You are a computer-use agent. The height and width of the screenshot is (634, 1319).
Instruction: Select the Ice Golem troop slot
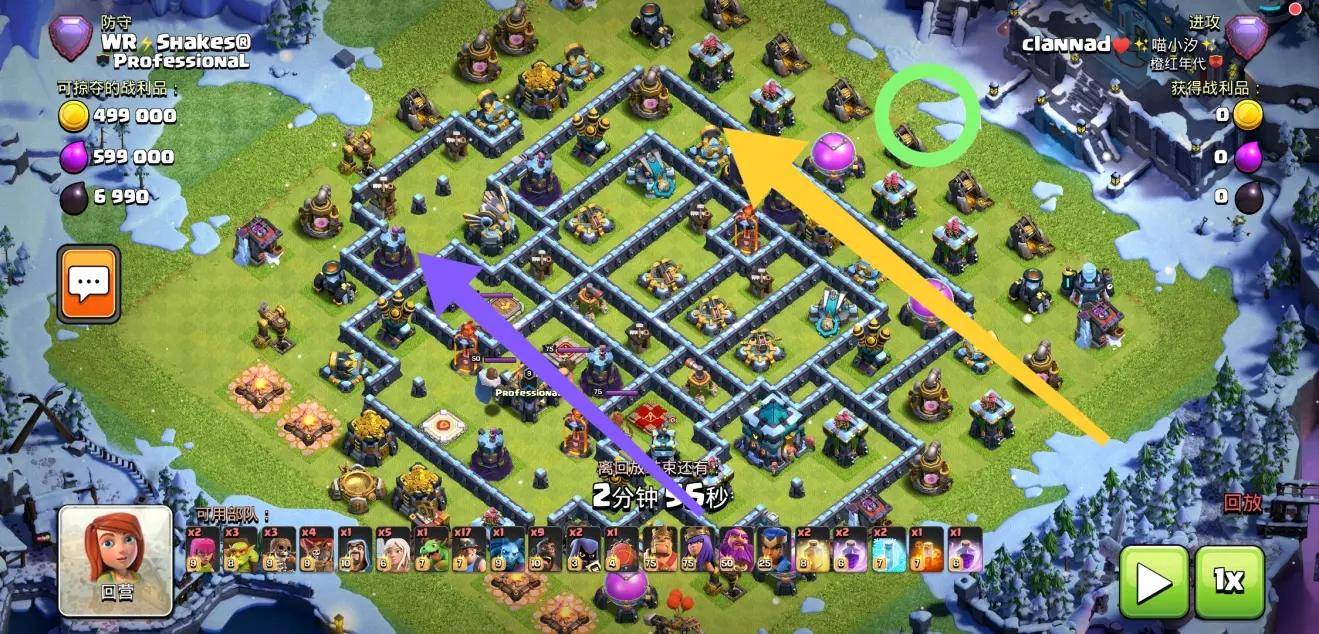[x=505, y=549]
